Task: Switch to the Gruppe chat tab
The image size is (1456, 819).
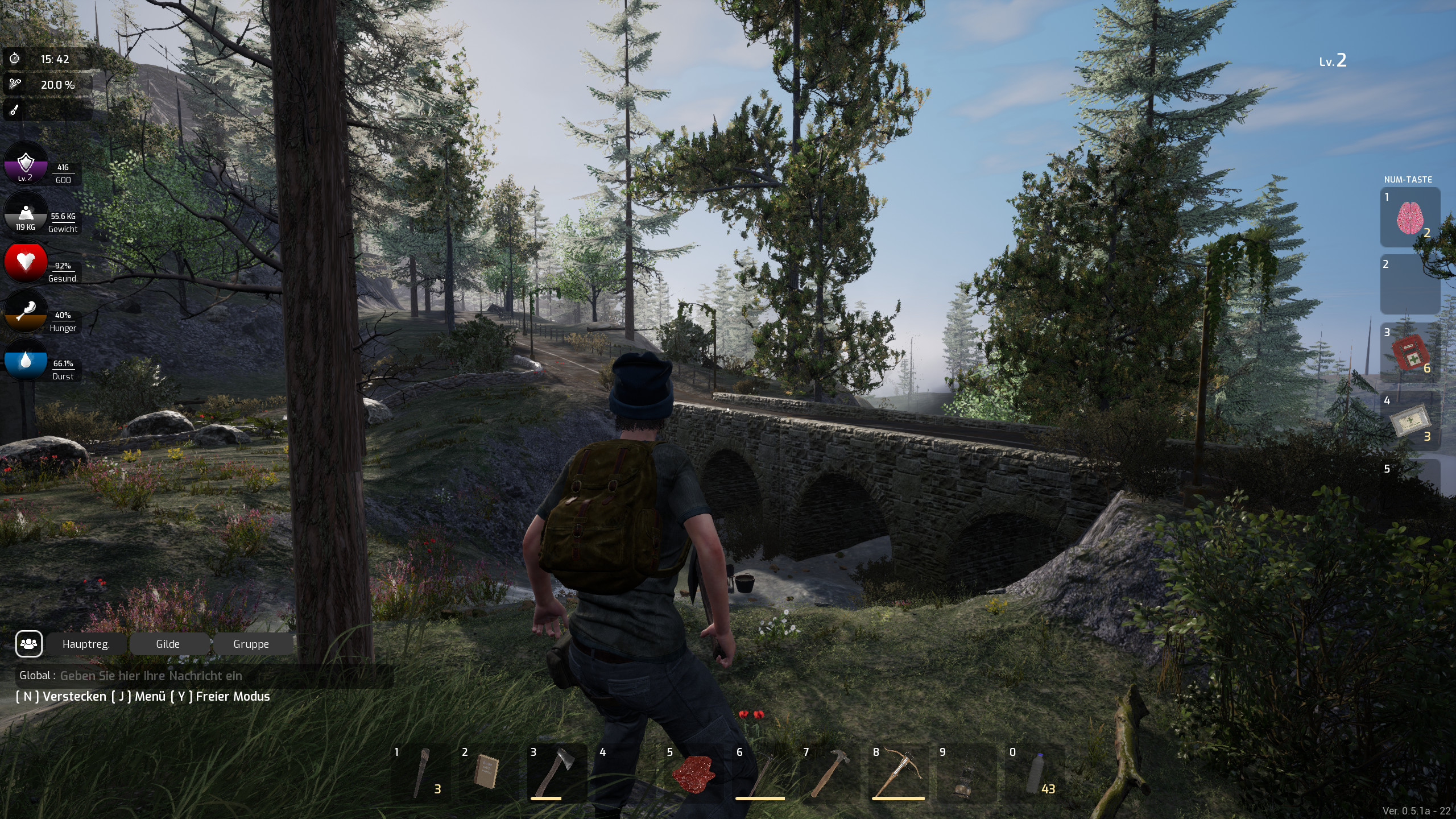Action: coord(251,644)
